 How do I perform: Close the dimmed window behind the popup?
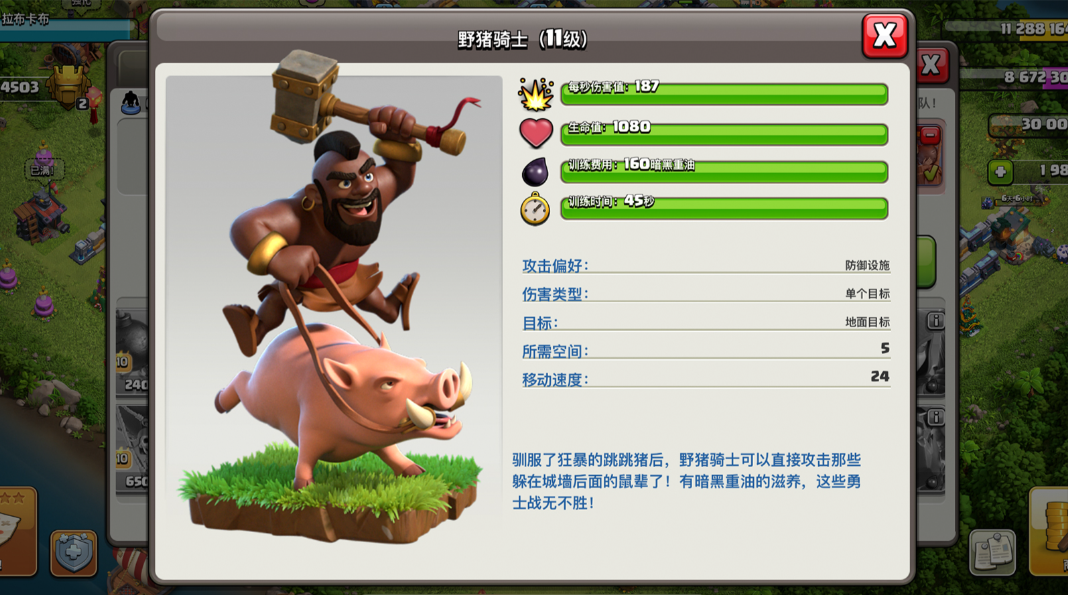932,66
